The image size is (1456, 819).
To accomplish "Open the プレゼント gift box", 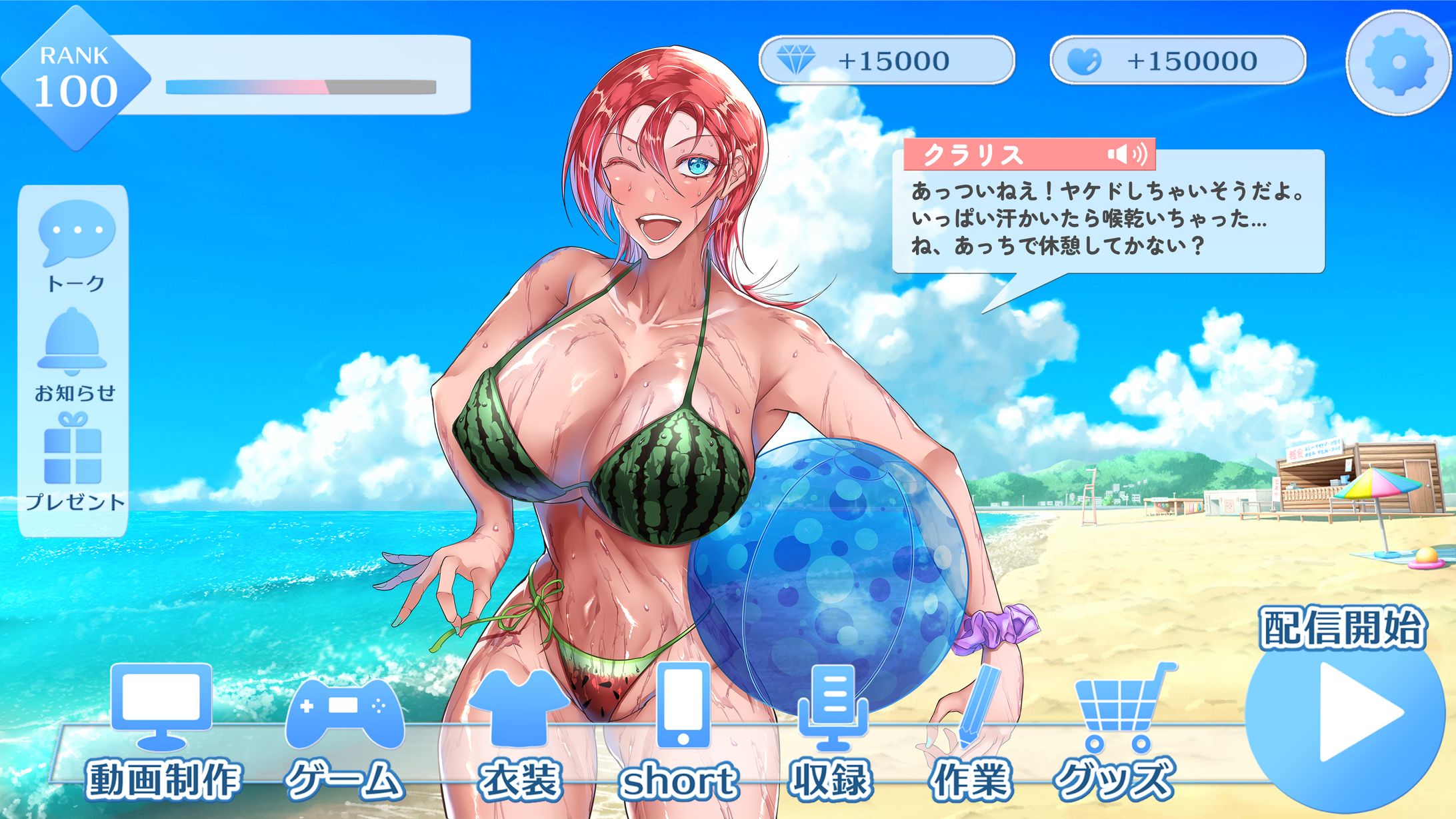I will pyautogui.click(x=74, y=461).
